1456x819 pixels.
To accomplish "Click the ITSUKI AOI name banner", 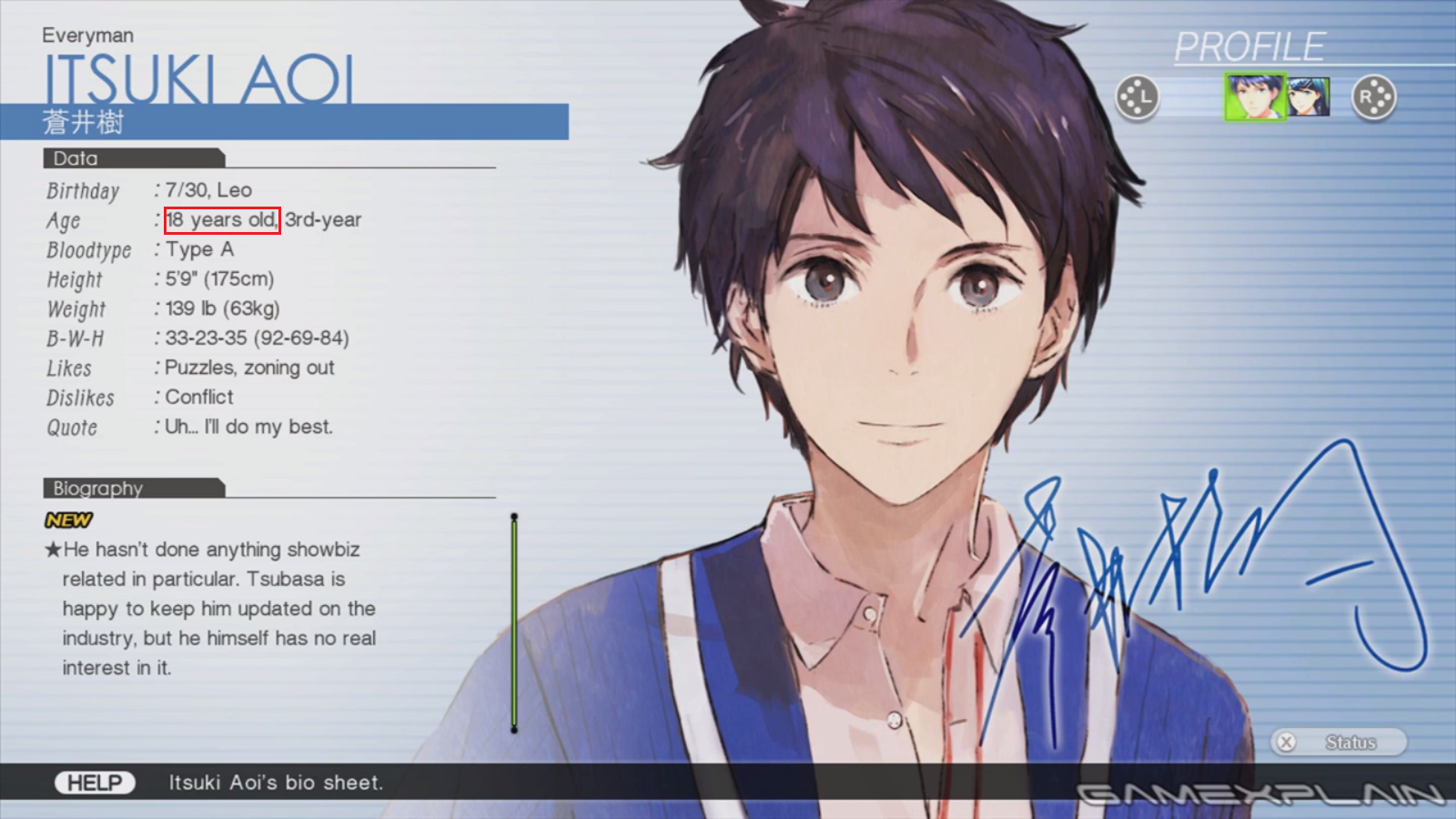I will (200, 79).
